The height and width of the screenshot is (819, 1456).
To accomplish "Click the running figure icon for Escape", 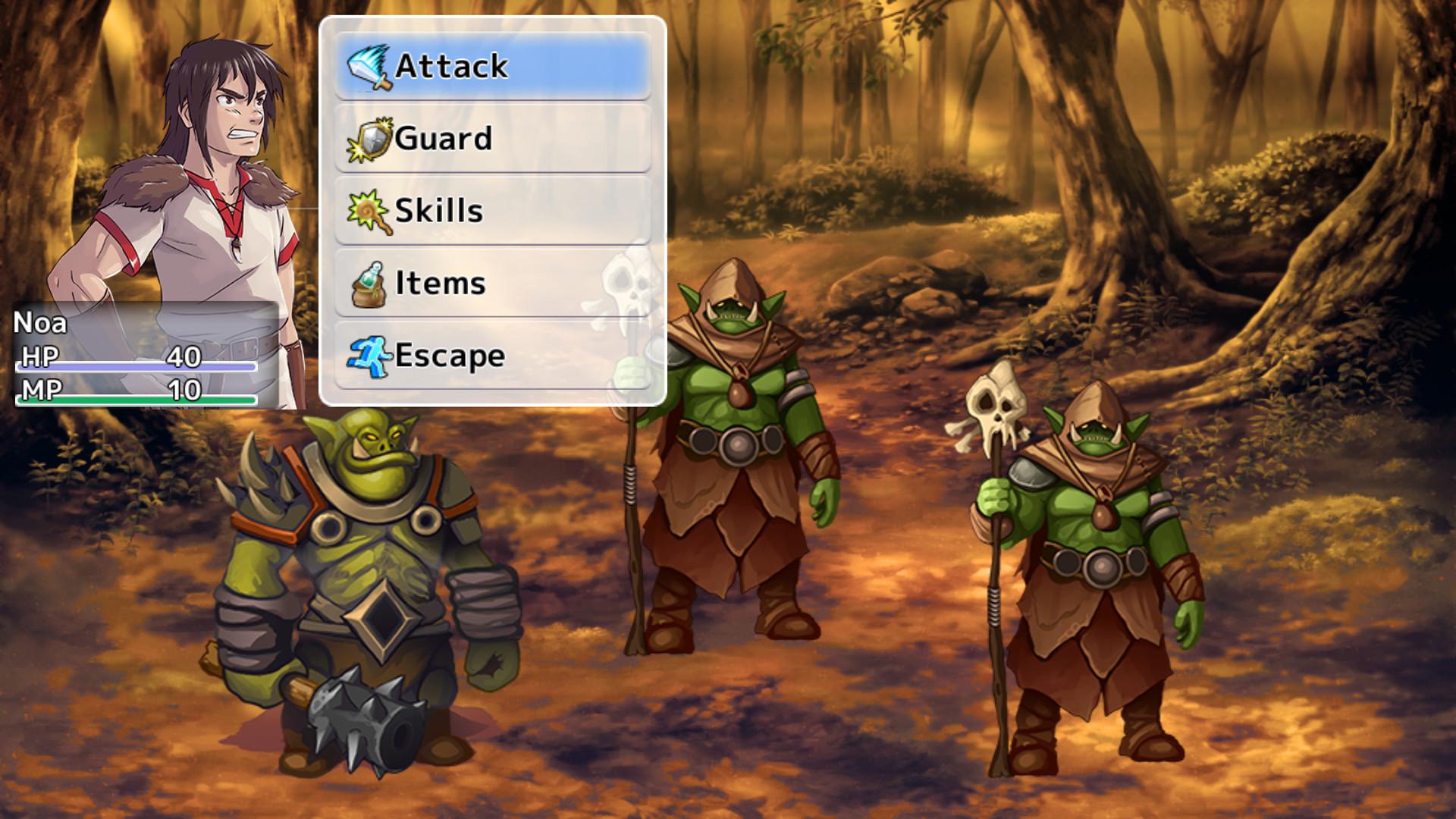I will coord(369,354).
